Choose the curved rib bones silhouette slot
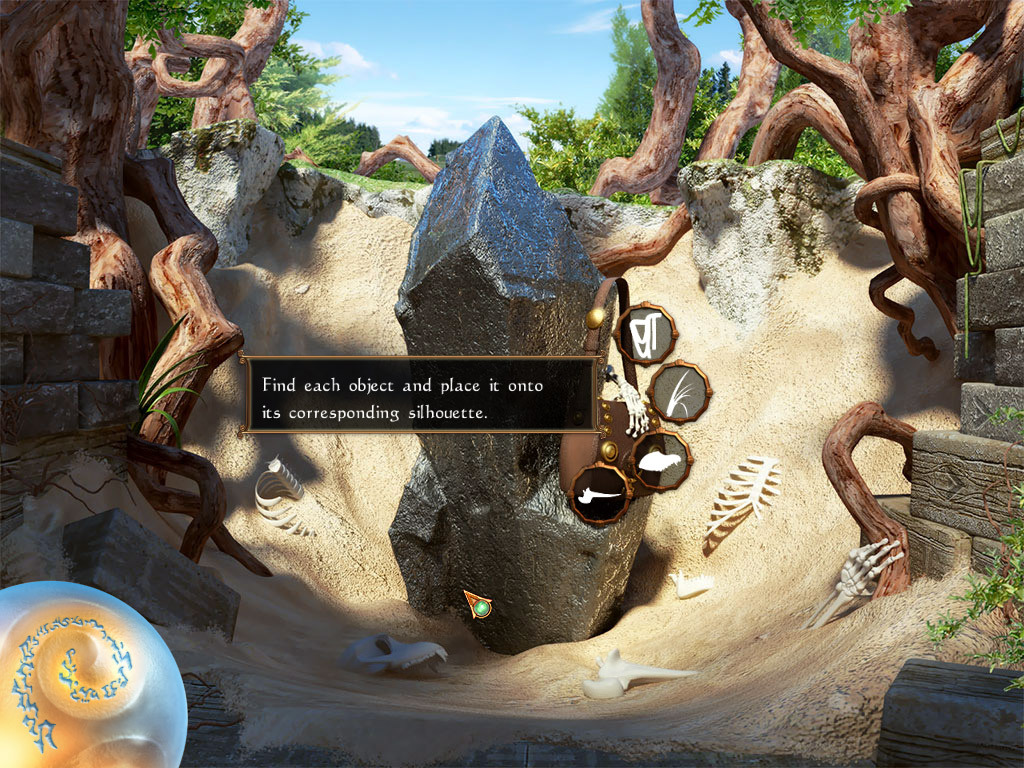The image size is (1024, 768). coord(680,391)
